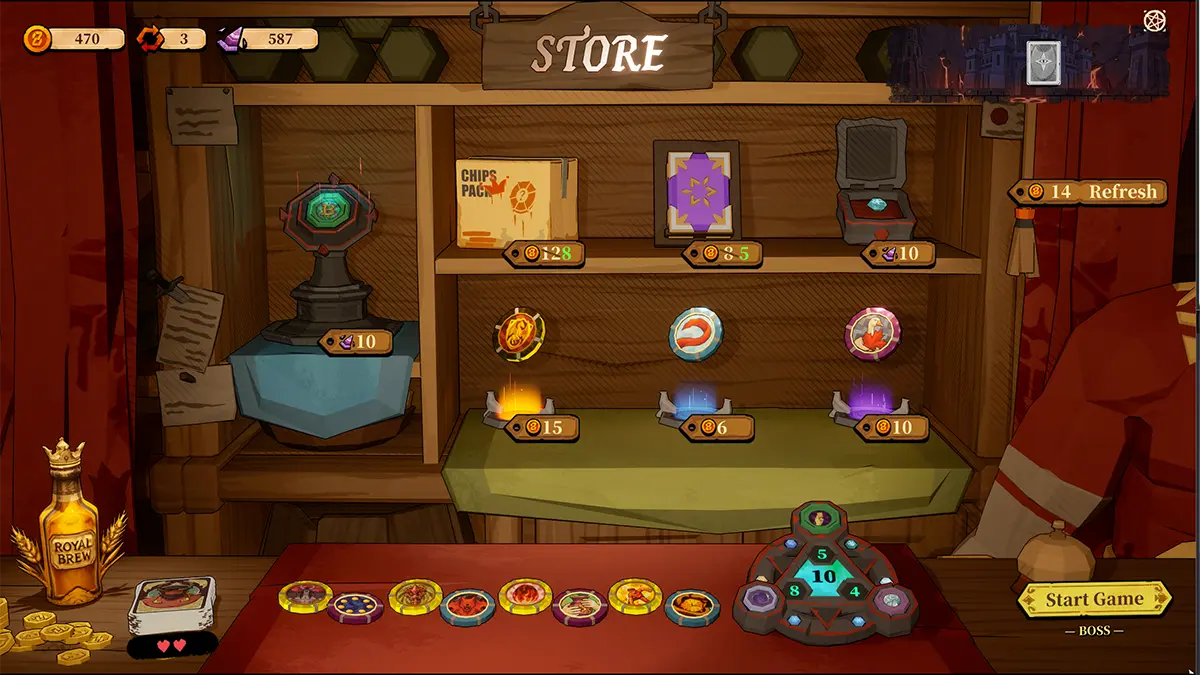Open the pentagram icon in the corner

pos(1155,20)
